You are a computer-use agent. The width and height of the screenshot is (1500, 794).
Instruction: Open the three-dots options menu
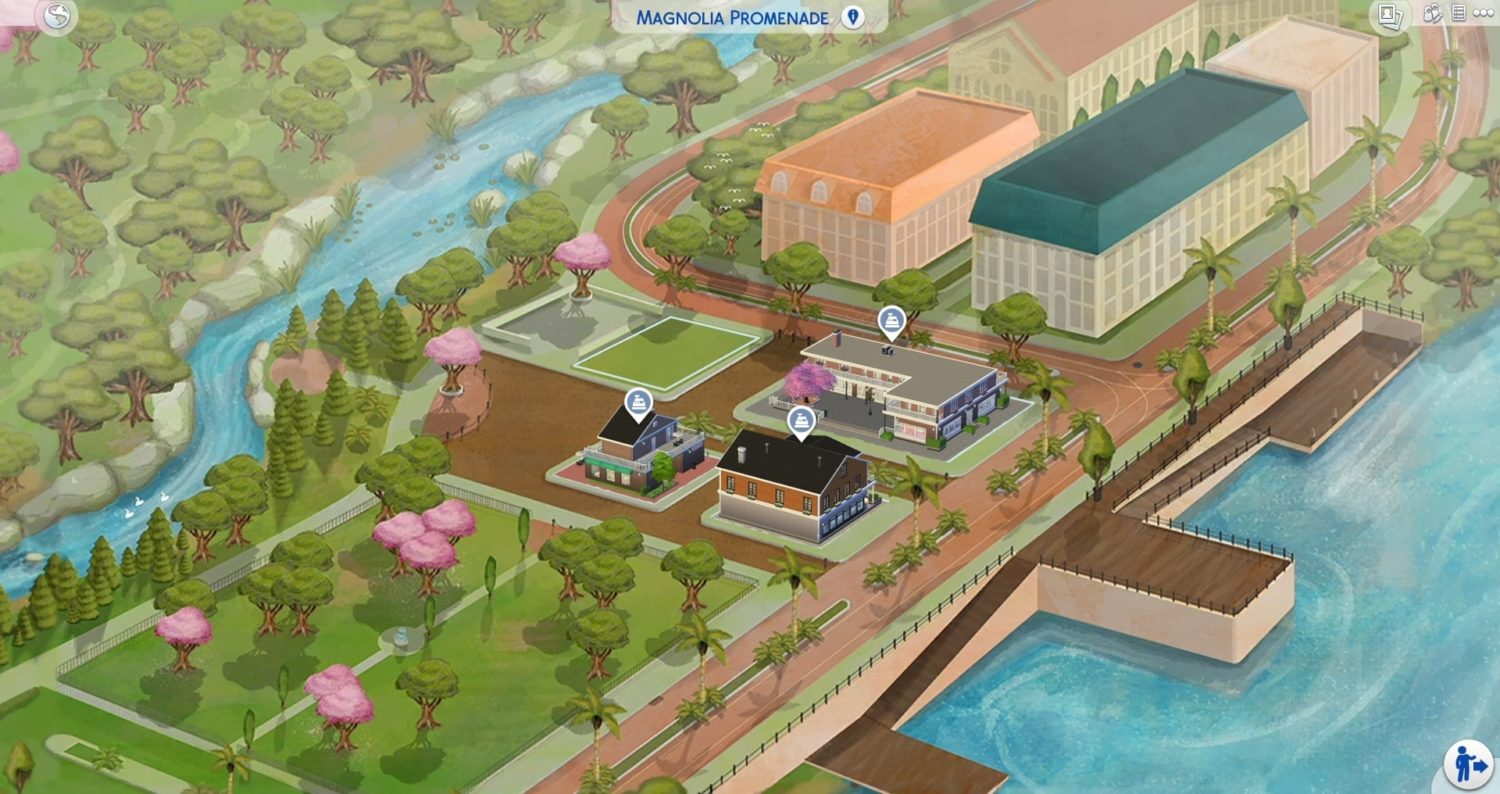[1482, 14]
